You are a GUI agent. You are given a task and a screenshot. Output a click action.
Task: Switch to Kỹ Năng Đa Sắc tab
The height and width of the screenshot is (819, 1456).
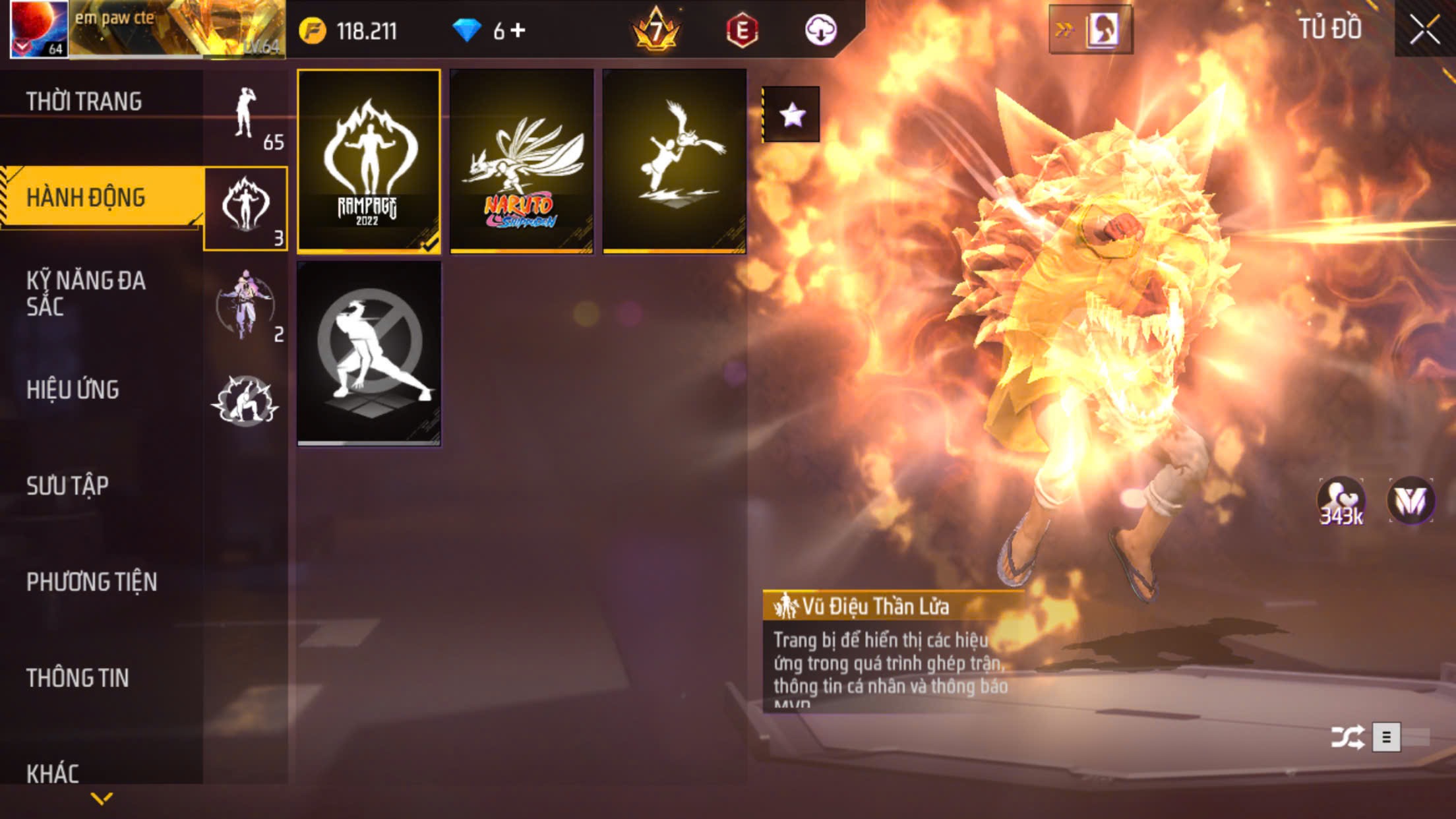(x=86, y=293)
